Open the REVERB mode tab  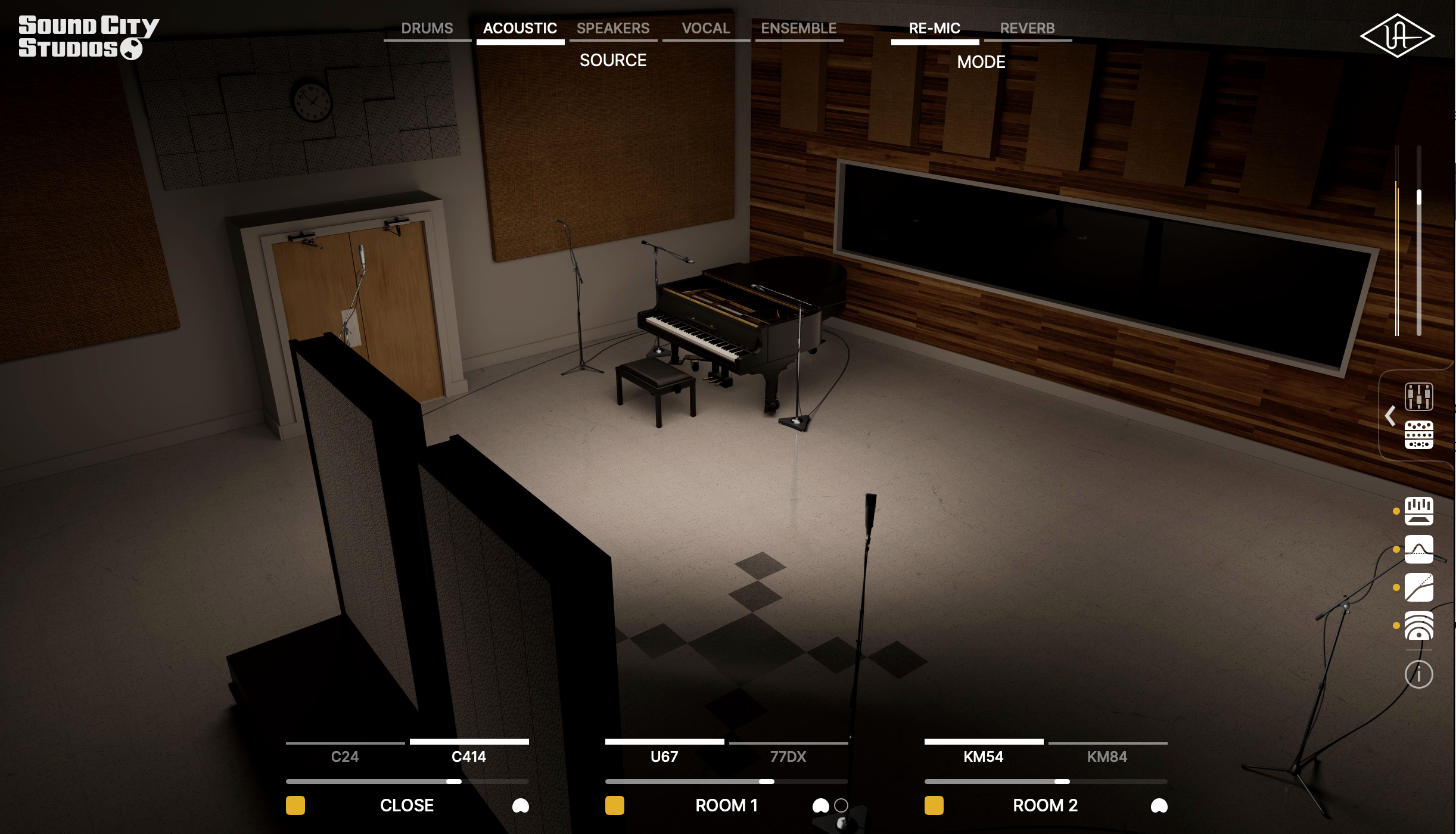(1027, 28)
